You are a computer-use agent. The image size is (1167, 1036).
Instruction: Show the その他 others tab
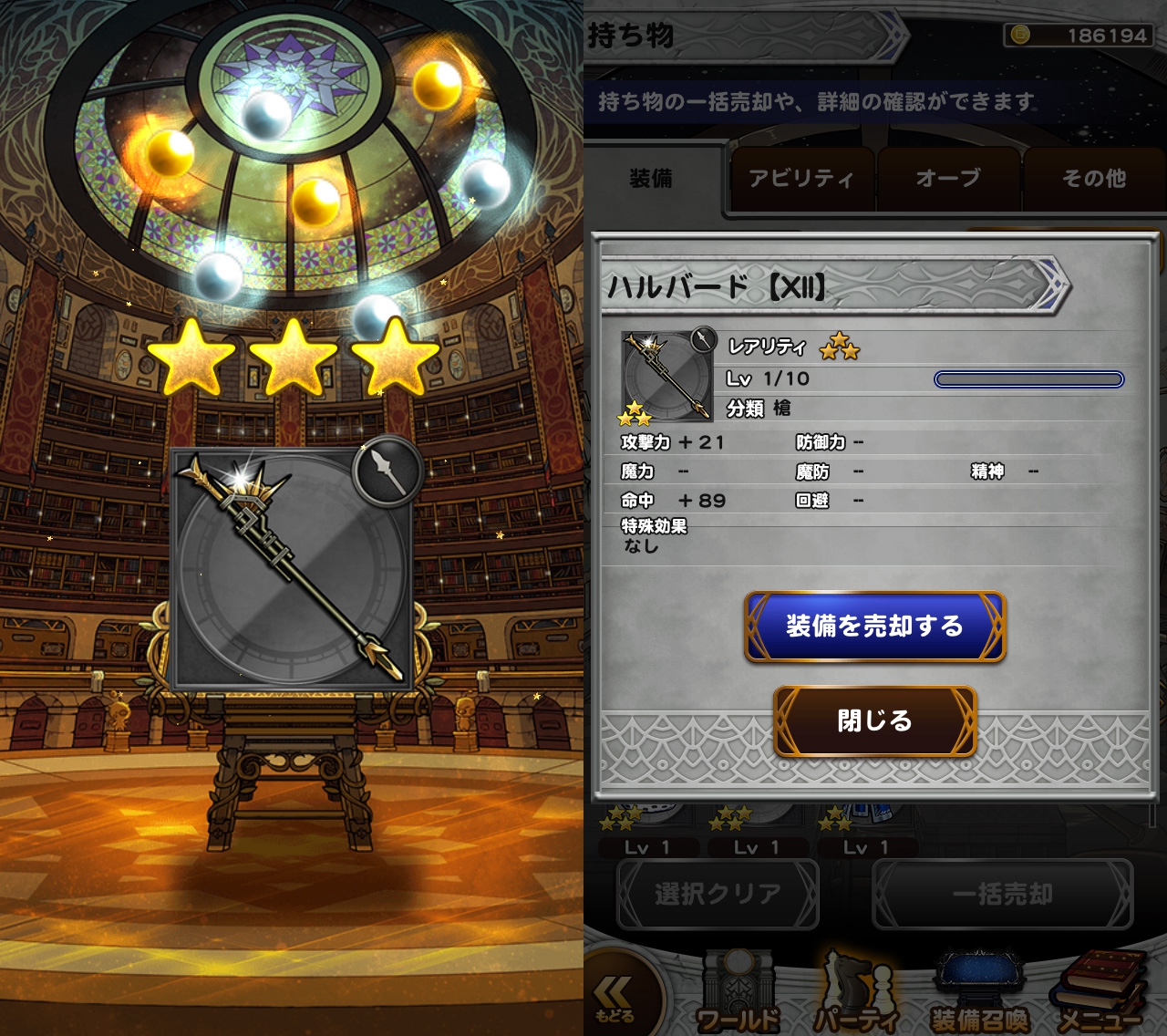[1093, 179]
